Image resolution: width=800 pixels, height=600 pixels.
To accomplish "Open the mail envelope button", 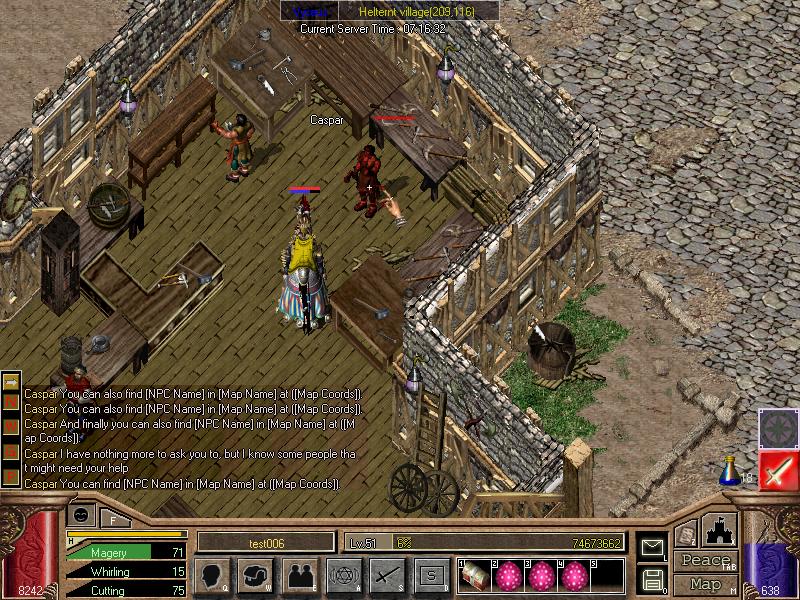I will [x=651, y=546].
